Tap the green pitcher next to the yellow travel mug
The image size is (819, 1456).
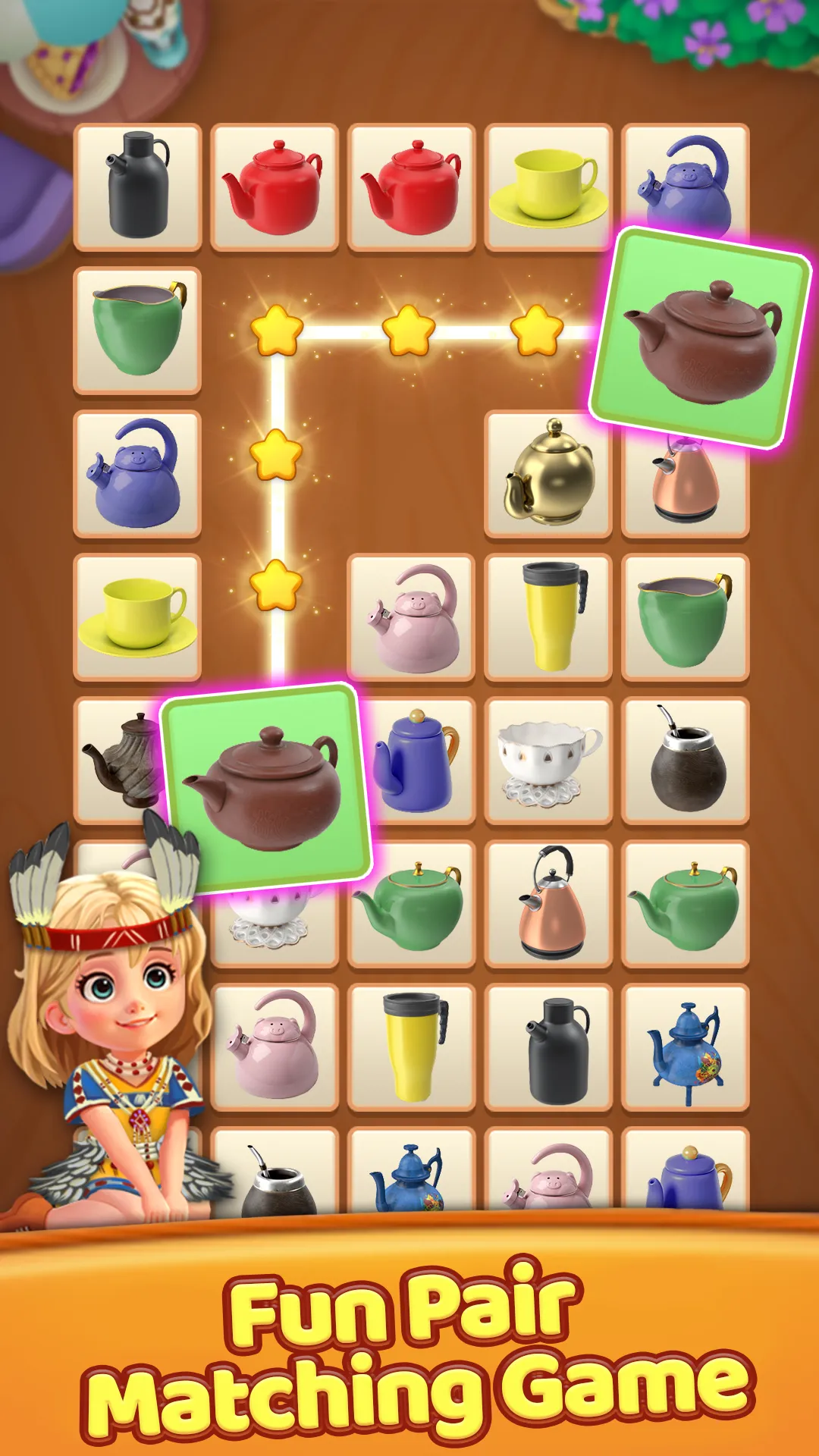click(x=686, y=617)
